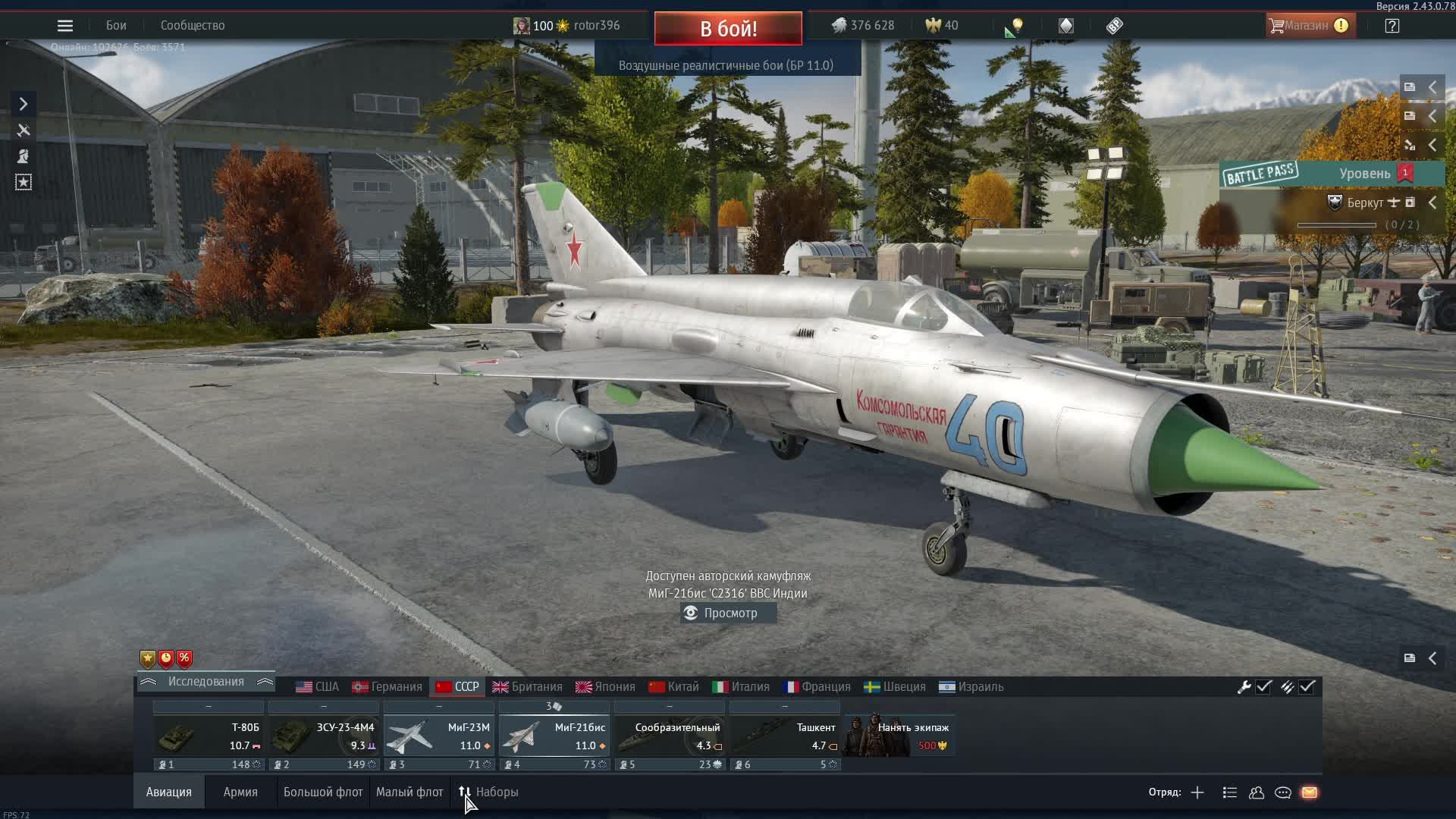
Task: Open the Большой флот preset tab
Action: pyautogui.click(x=323, y=792)
